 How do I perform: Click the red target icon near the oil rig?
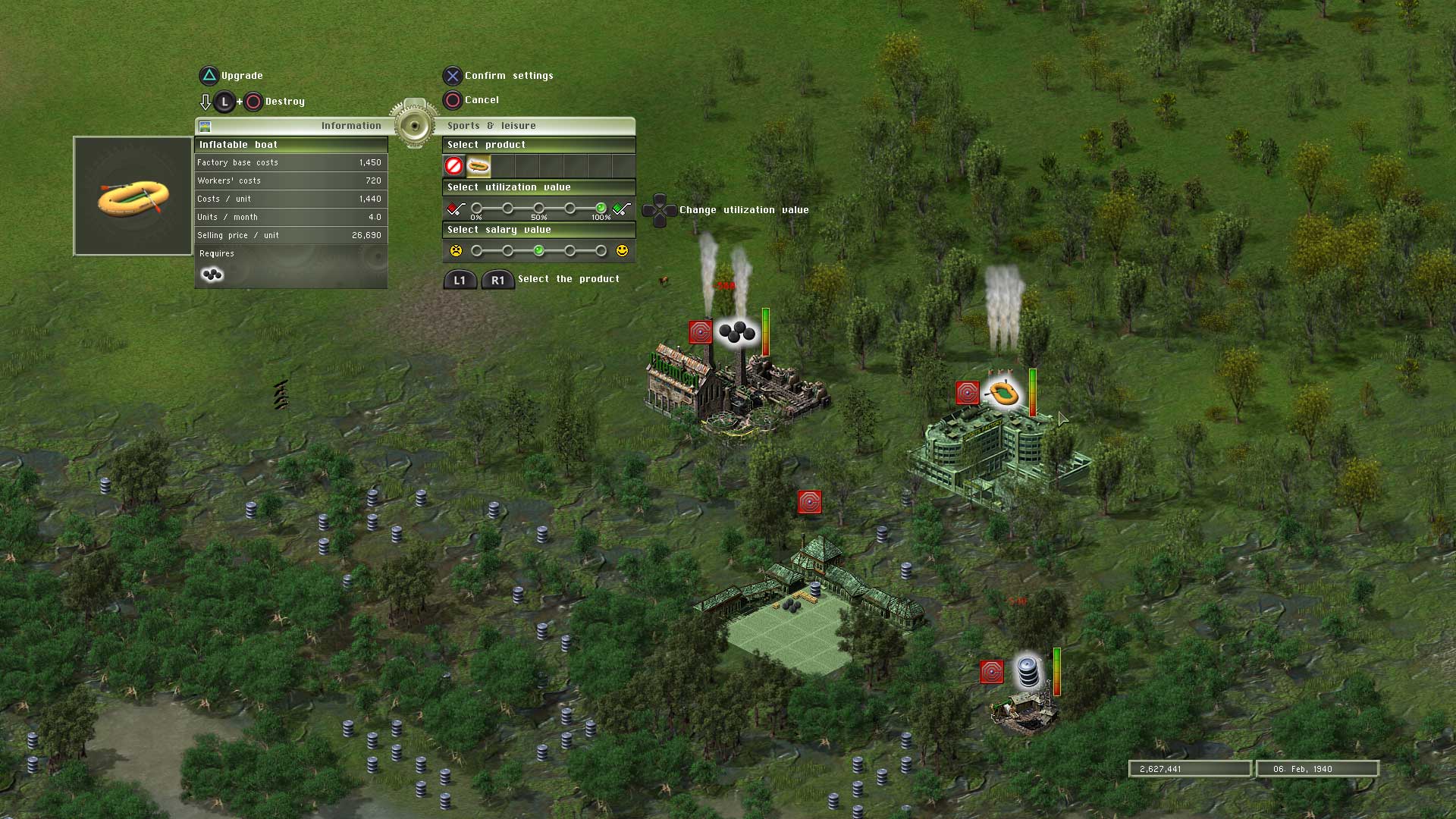click(992, 671)
